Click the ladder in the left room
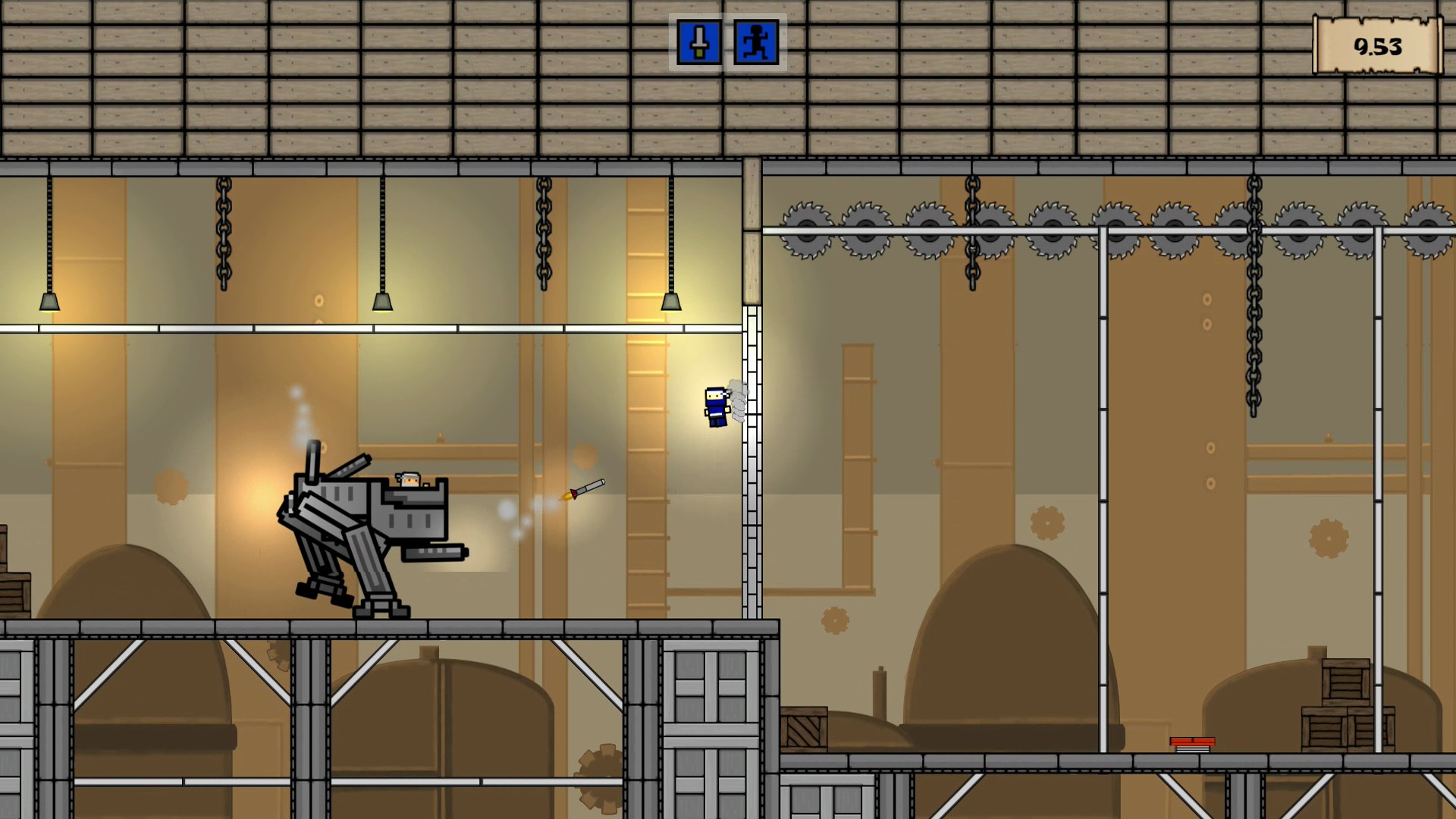The image size is (1456, 819). pyautogui.click(x=648, y=455)
